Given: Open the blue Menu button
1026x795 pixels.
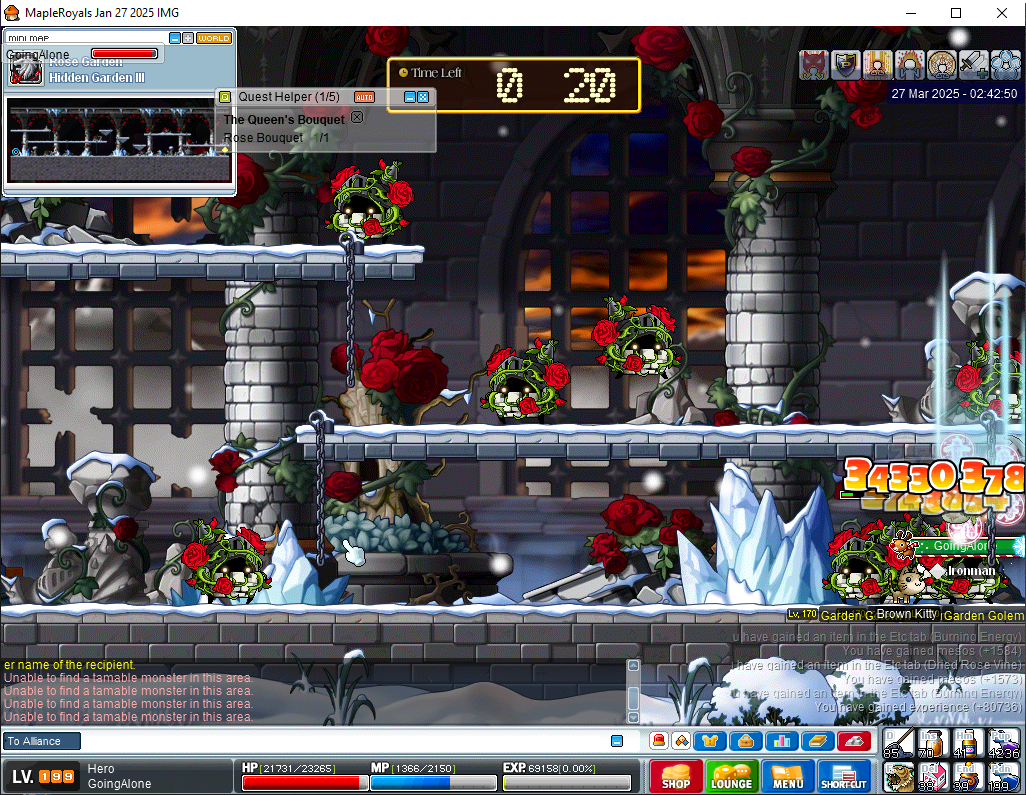Looking at the screenshot, I should pyautogui.click(x=787, y=776).
